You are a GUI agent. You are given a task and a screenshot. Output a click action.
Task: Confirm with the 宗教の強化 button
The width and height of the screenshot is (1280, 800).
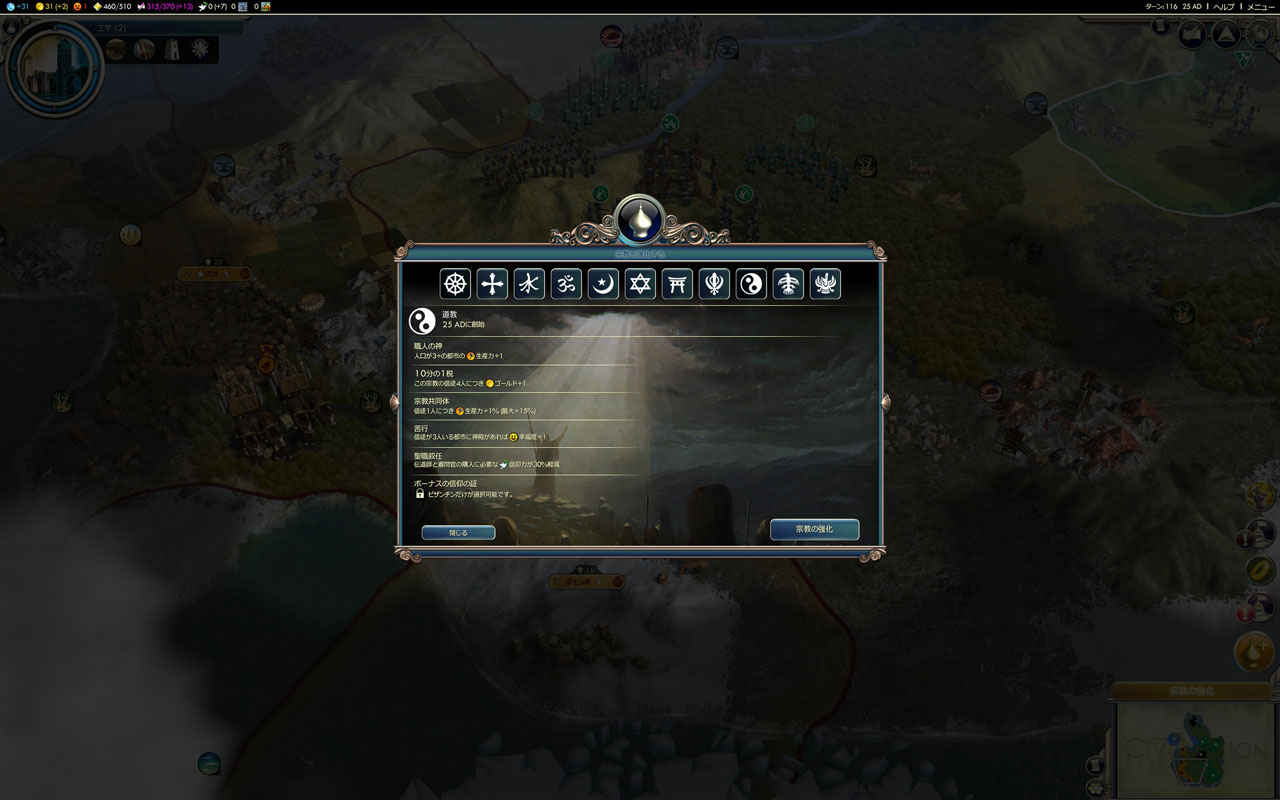(x=814, y=529)
